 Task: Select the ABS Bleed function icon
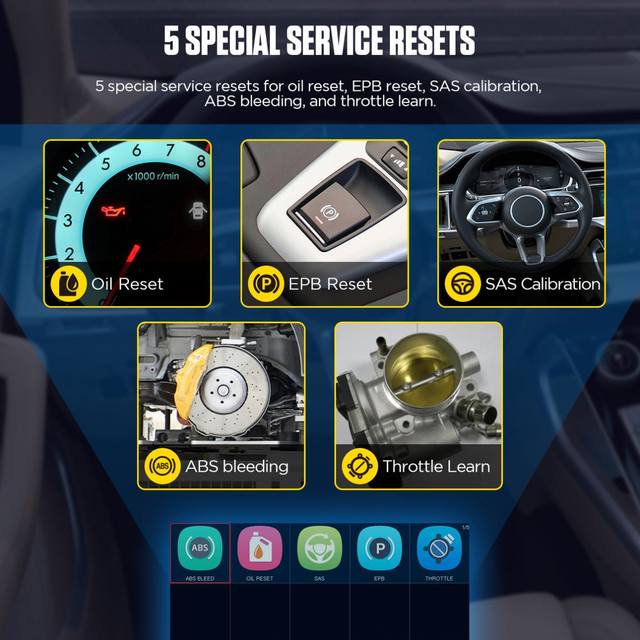[x=200, y=549]
